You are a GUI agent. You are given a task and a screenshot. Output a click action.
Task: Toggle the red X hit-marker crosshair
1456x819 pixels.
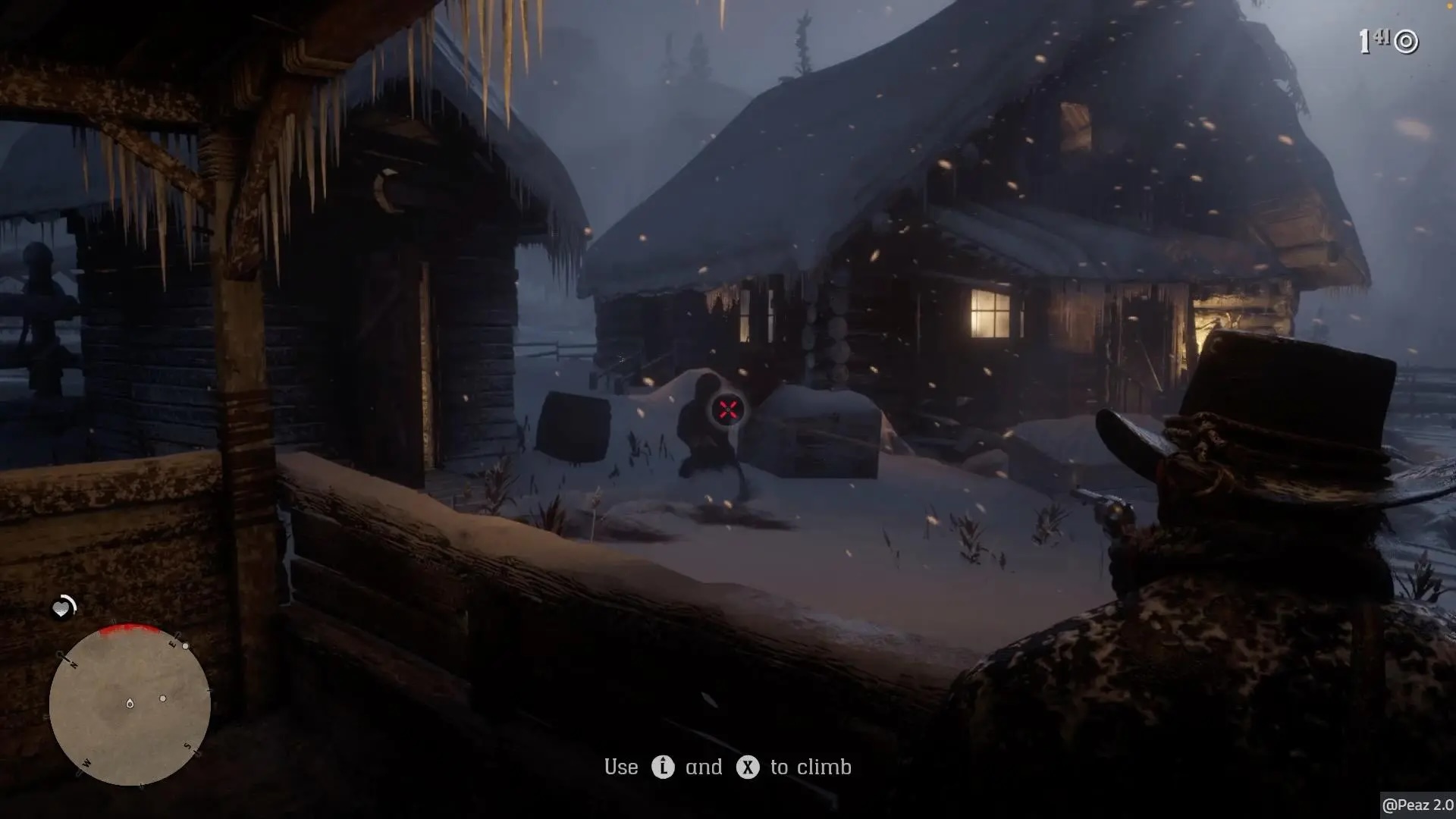727,409
